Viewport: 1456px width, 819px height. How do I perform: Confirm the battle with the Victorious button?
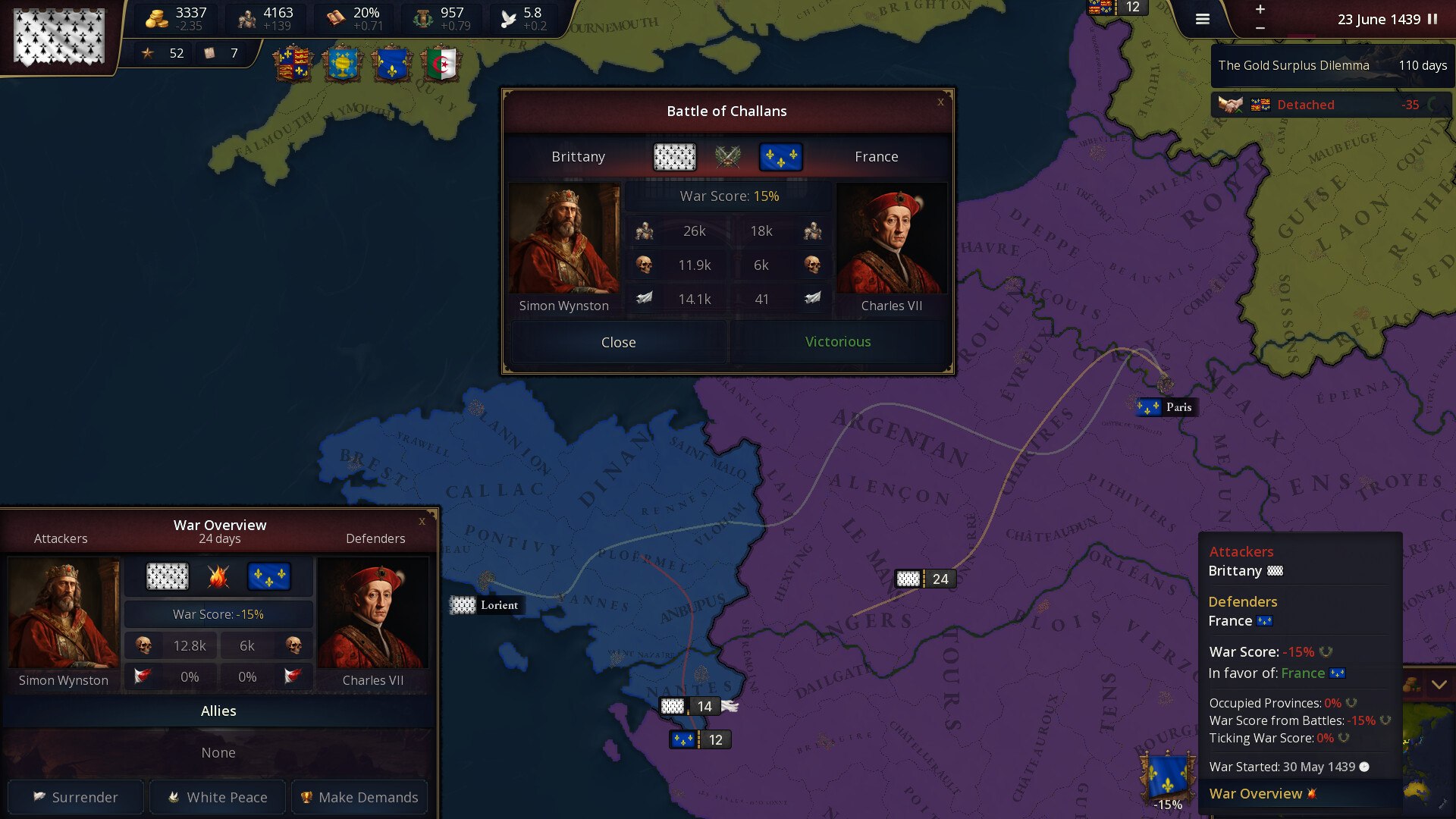tap(837, 342)
